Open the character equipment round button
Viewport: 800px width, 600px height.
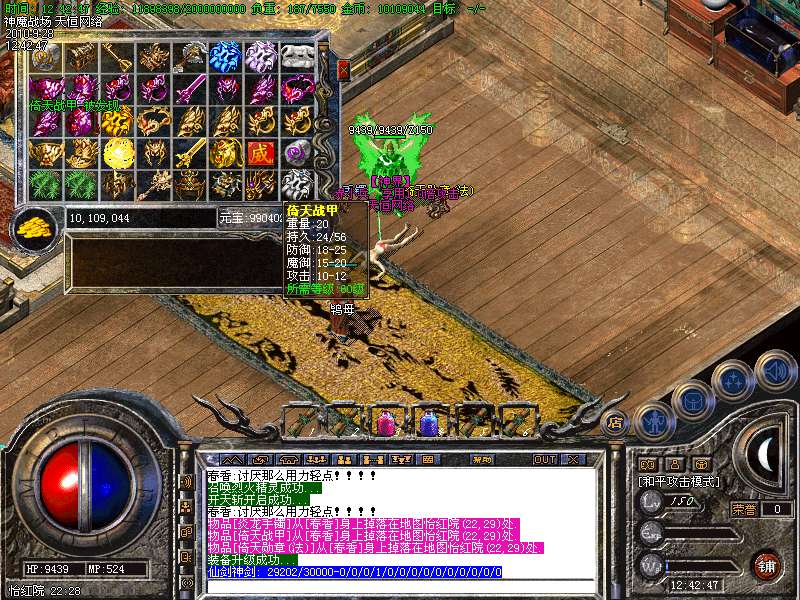[x=652, y=420]
